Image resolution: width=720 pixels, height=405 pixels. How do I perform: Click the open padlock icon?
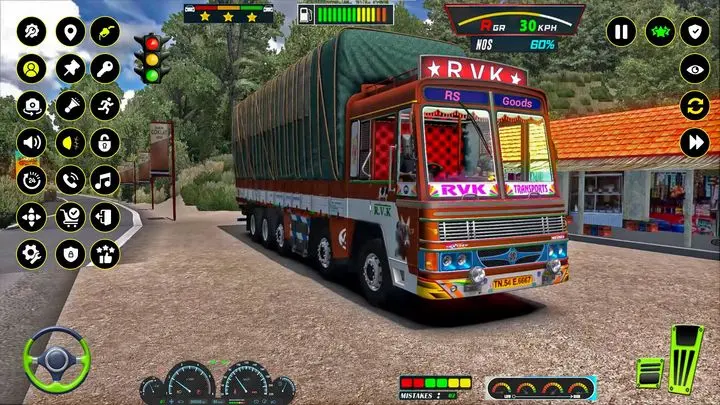pos(105,142)
